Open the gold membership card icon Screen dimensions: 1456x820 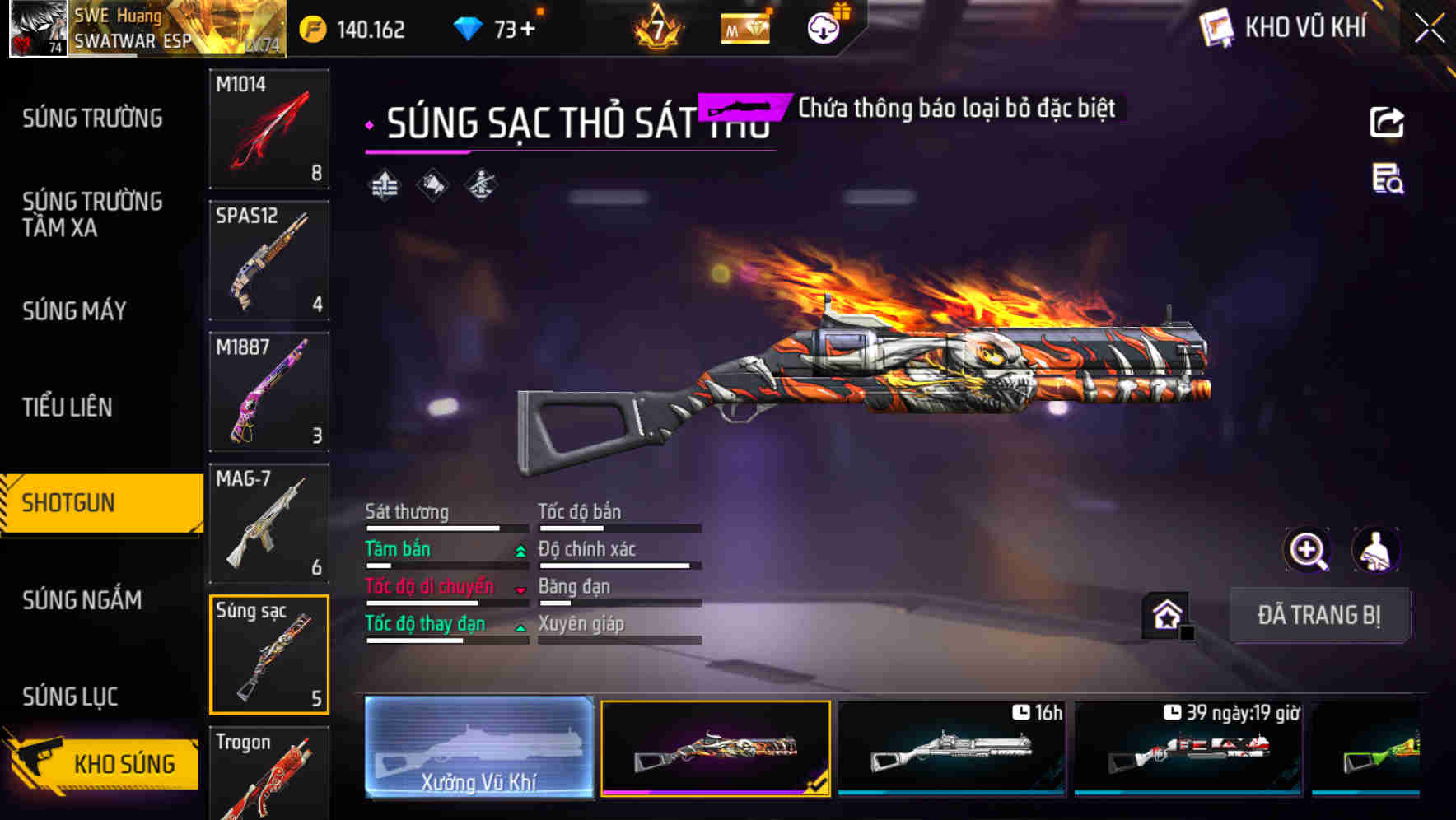(x=746, y=27)
